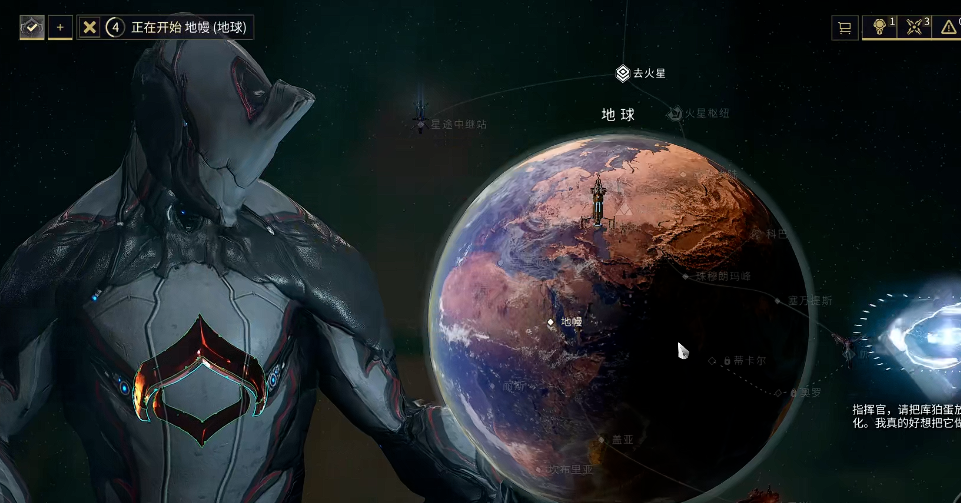Select the locked 蒂卡尔 mission node
The image size is (961, 503).
pos(712,360)
